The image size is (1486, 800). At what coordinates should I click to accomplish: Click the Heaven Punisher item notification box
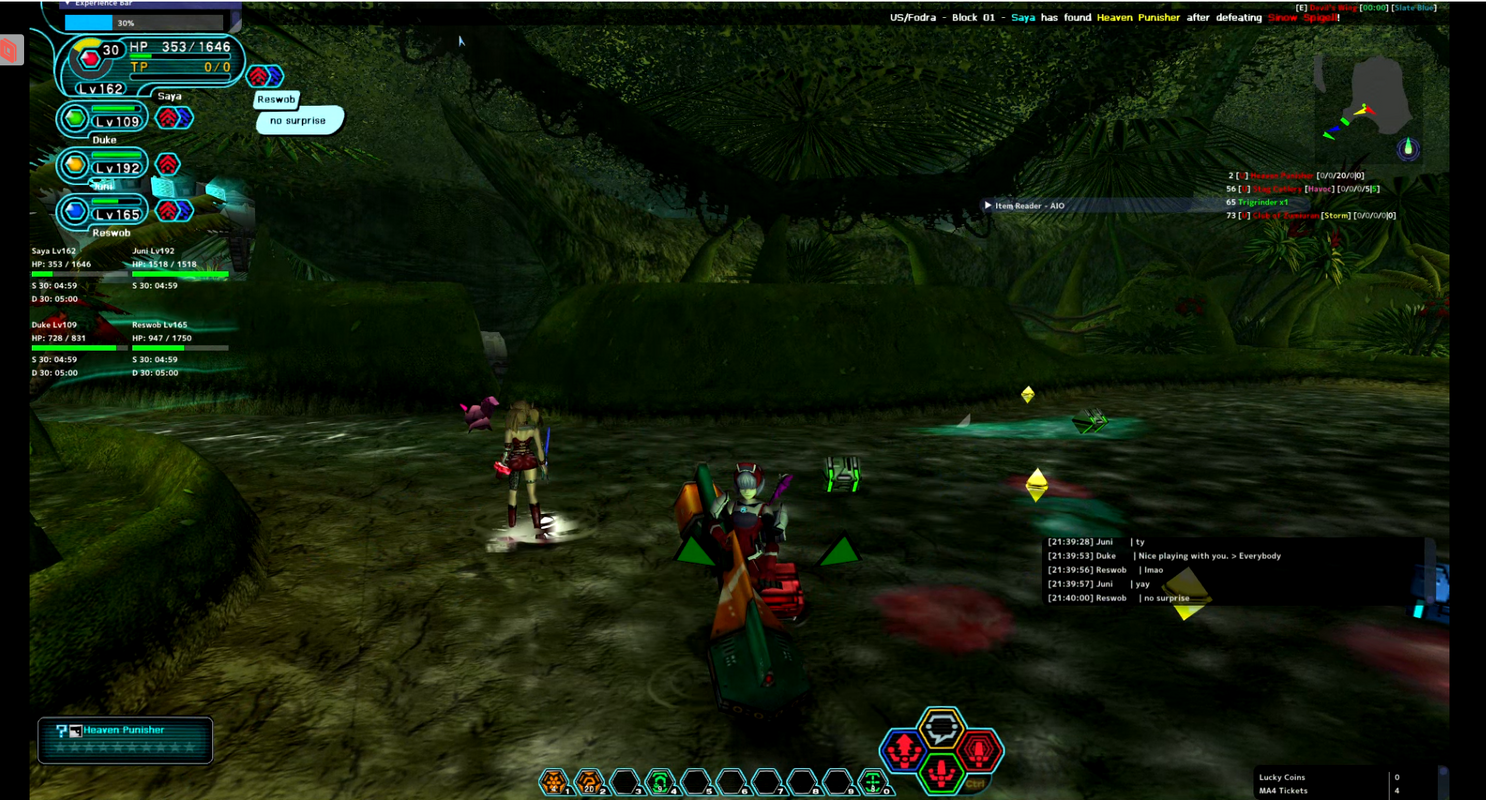click(125, 740)
